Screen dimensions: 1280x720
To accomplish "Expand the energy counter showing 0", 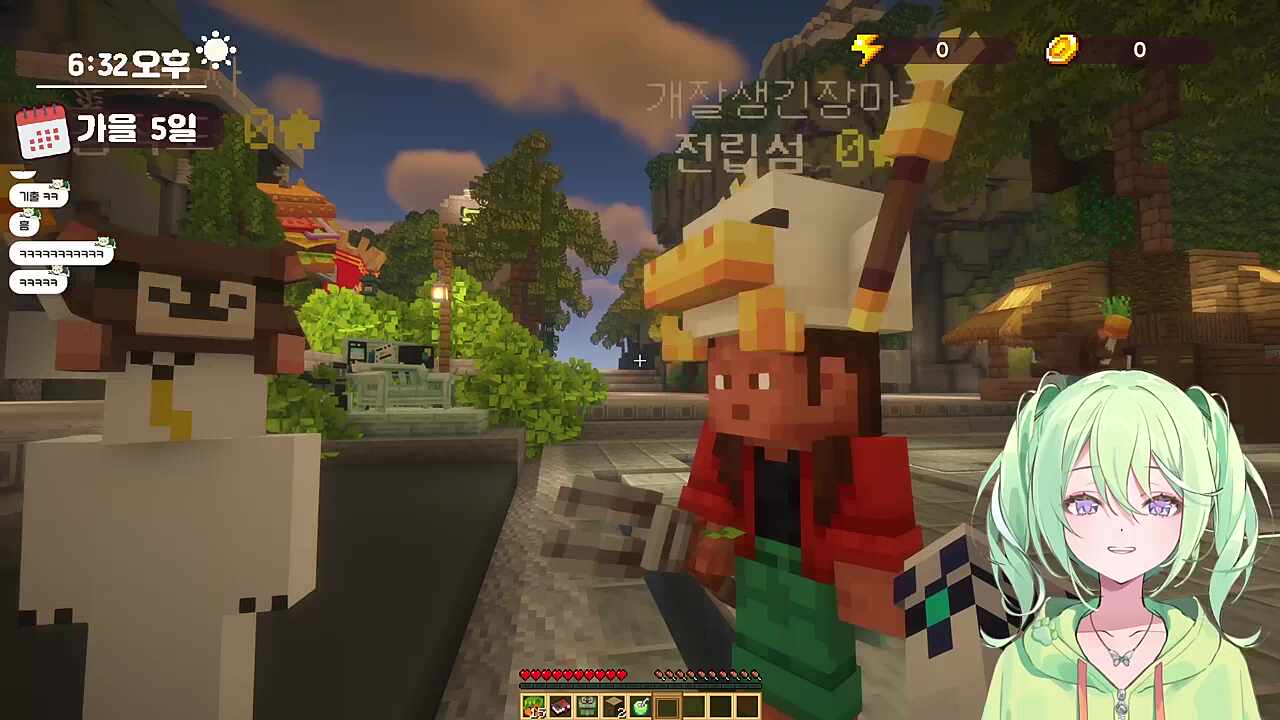I will [941, 50].
